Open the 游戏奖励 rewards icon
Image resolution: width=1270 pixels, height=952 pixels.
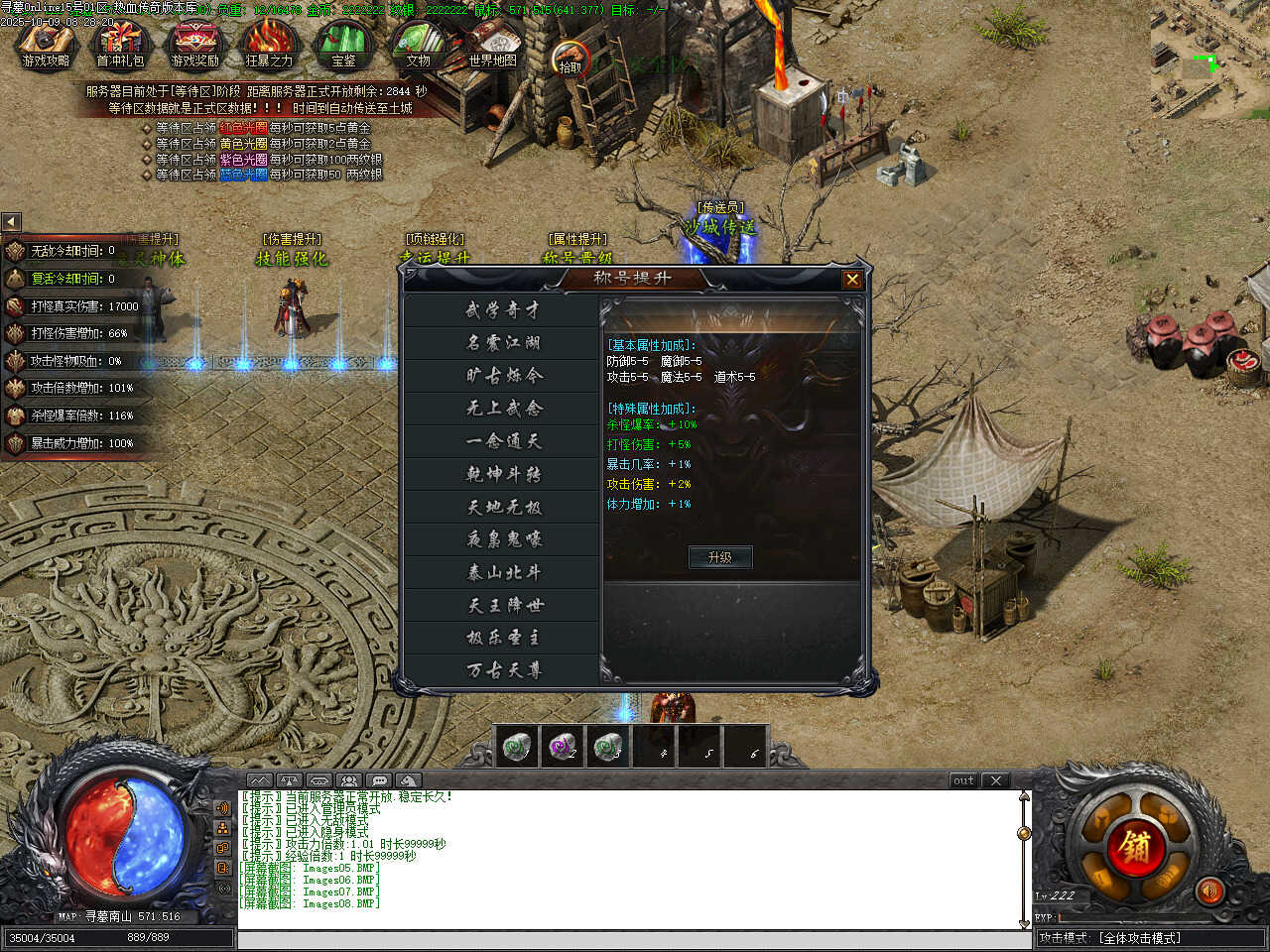194,46
